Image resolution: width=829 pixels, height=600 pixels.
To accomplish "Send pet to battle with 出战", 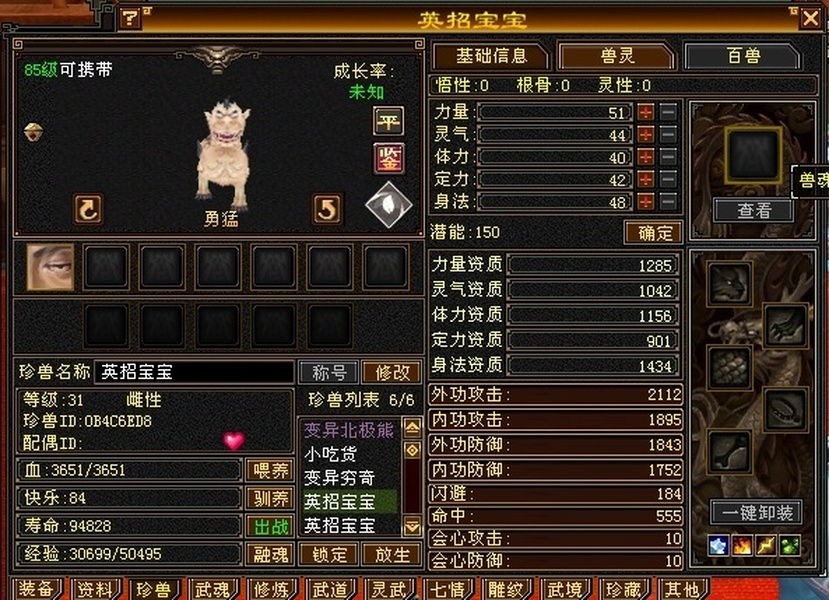I will (x=269, y=525).
